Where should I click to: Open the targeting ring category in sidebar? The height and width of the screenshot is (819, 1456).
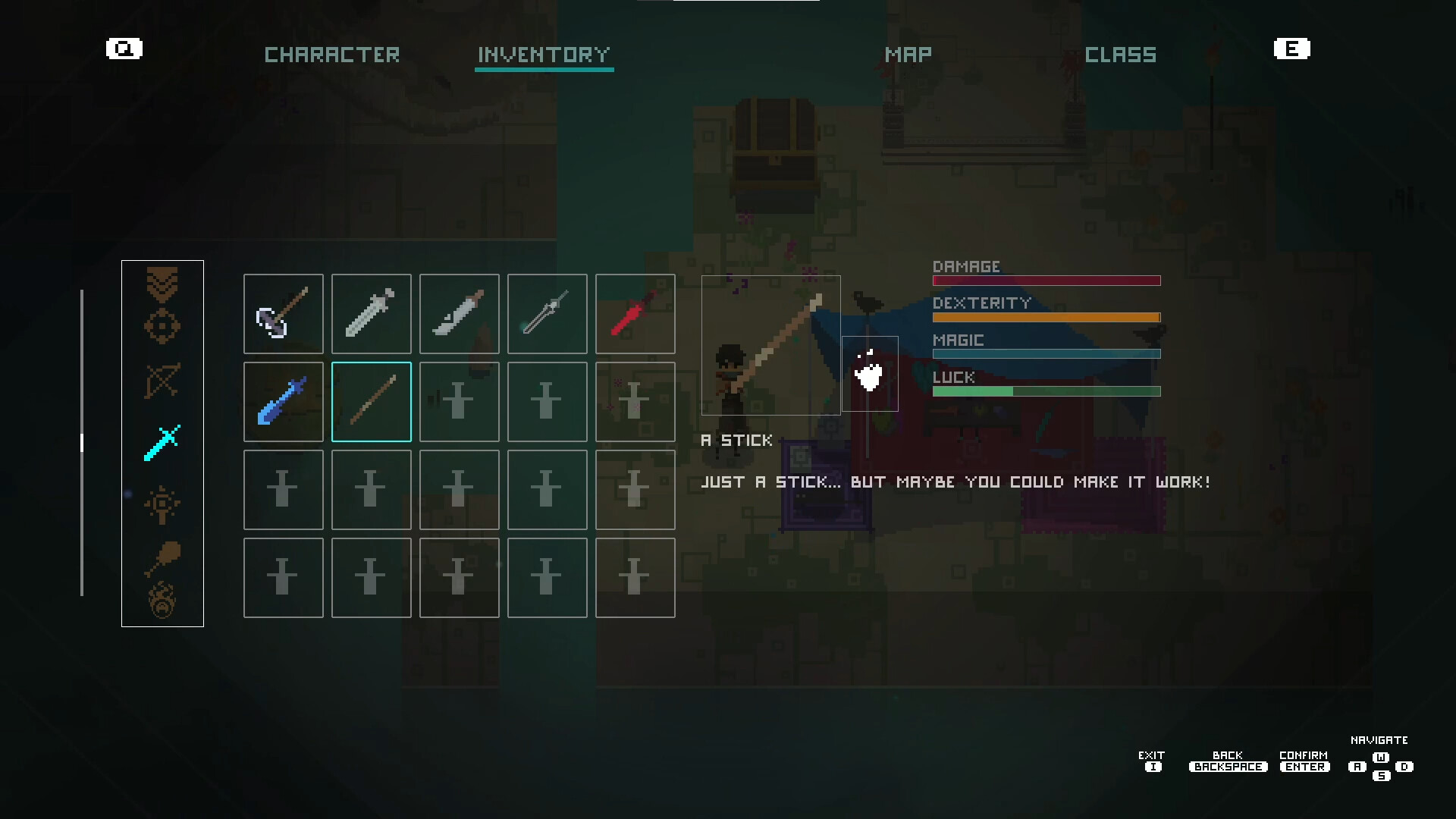point(162,326)
